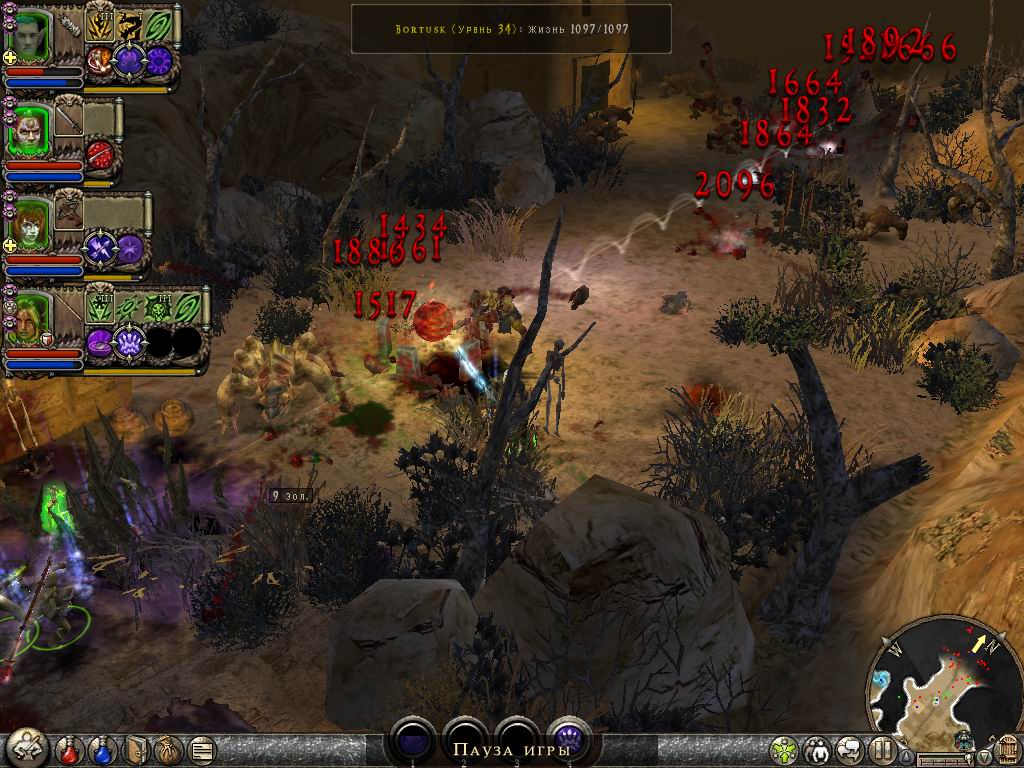Image resolution: width=1024 pixels, height=768 pixels.
Task: Open the chat speech bubbles
Action: [851, 749]
